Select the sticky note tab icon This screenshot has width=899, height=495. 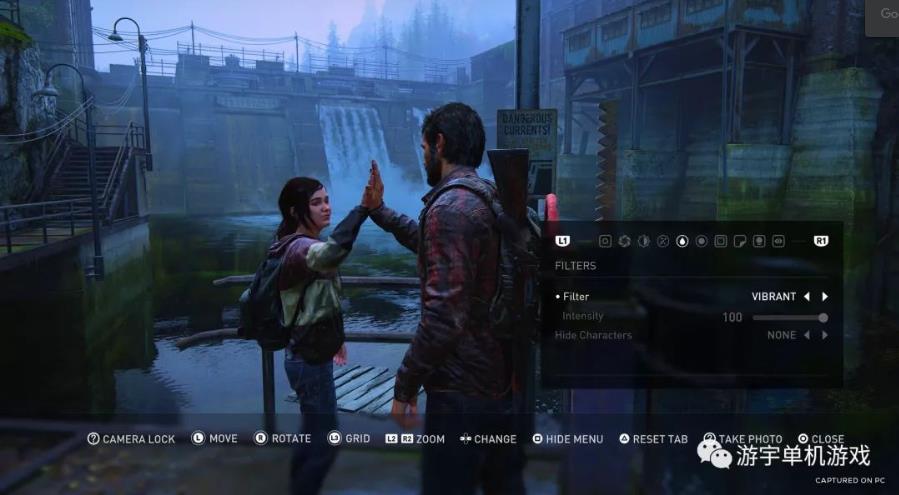click(740, 241)
